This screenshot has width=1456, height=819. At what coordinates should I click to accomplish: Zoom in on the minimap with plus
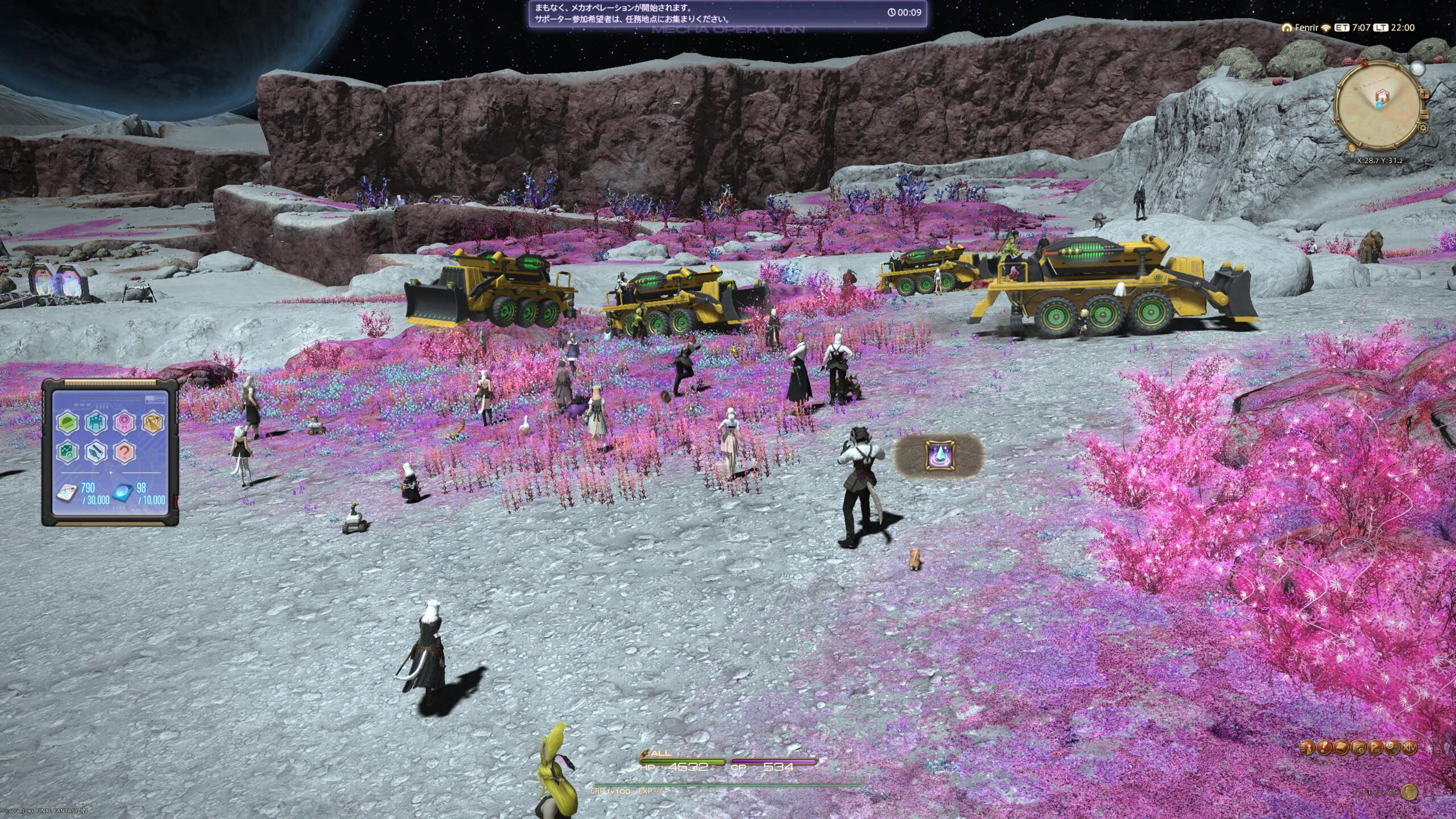point(1424,94)
